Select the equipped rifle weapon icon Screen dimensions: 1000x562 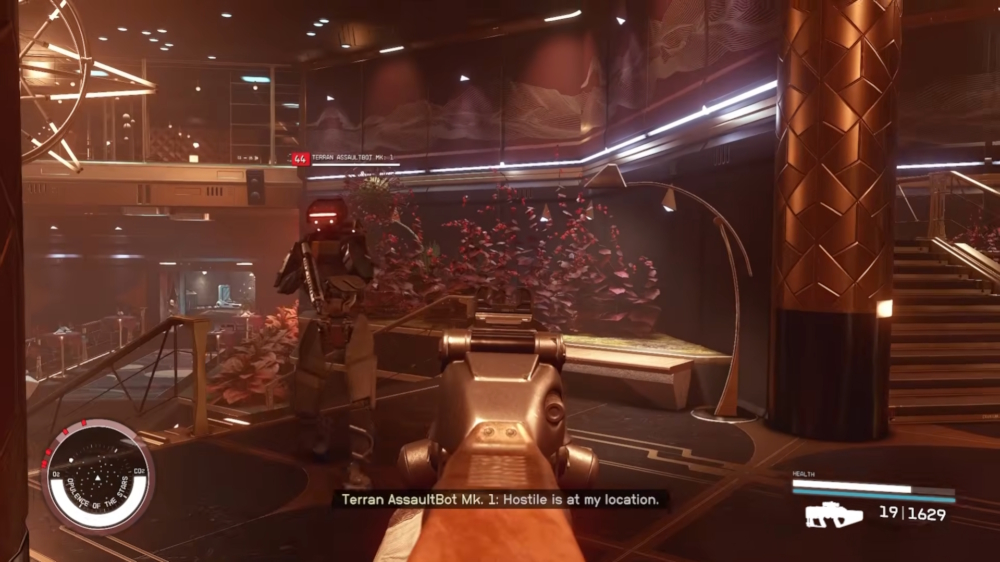(834, 515)
